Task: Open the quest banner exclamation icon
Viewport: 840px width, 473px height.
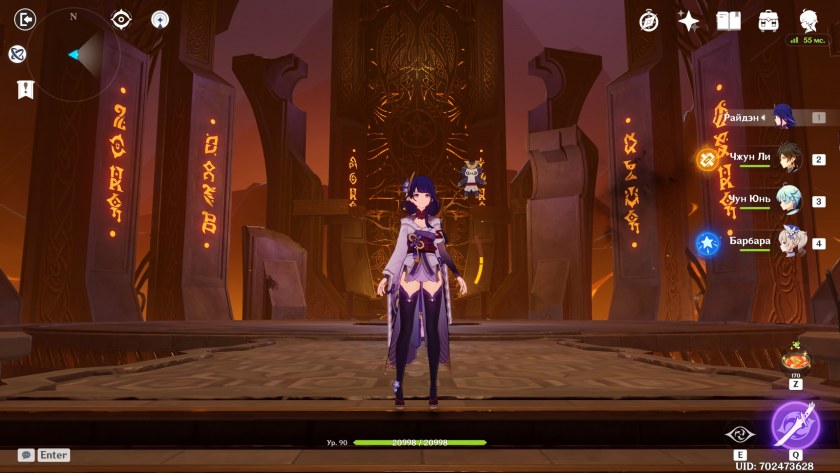Action: 26,89
